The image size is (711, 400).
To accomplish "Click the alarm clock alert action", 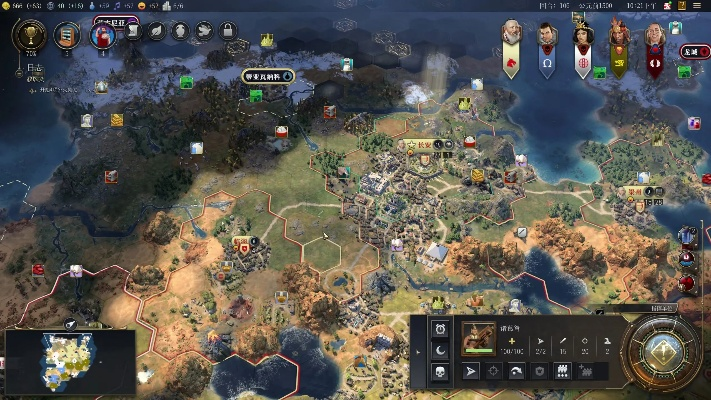I will [439, 329].
